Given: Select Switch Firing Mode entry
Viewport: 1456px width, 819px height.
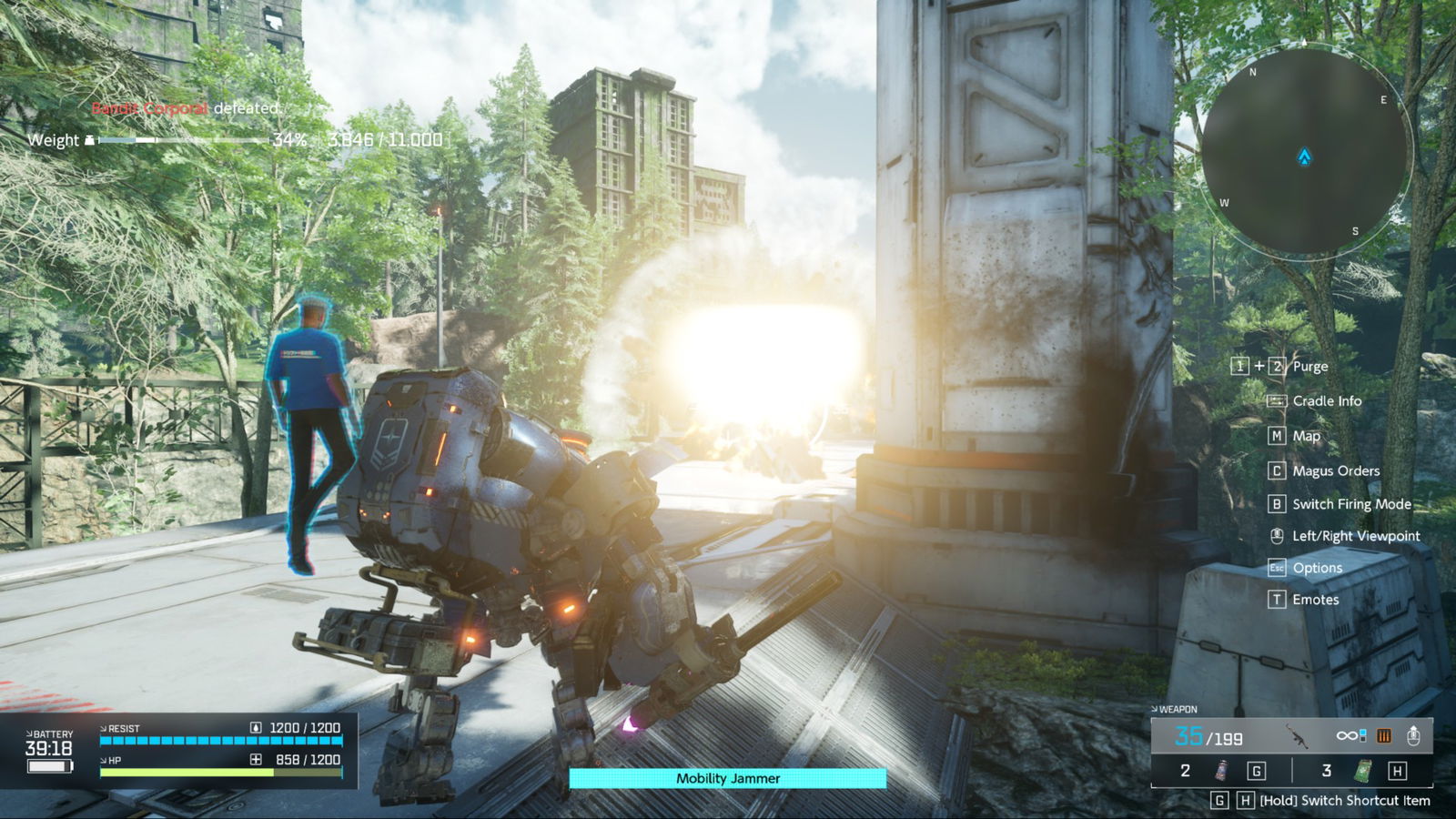Looking at the screenshot, I should [x=1351, y=504].
